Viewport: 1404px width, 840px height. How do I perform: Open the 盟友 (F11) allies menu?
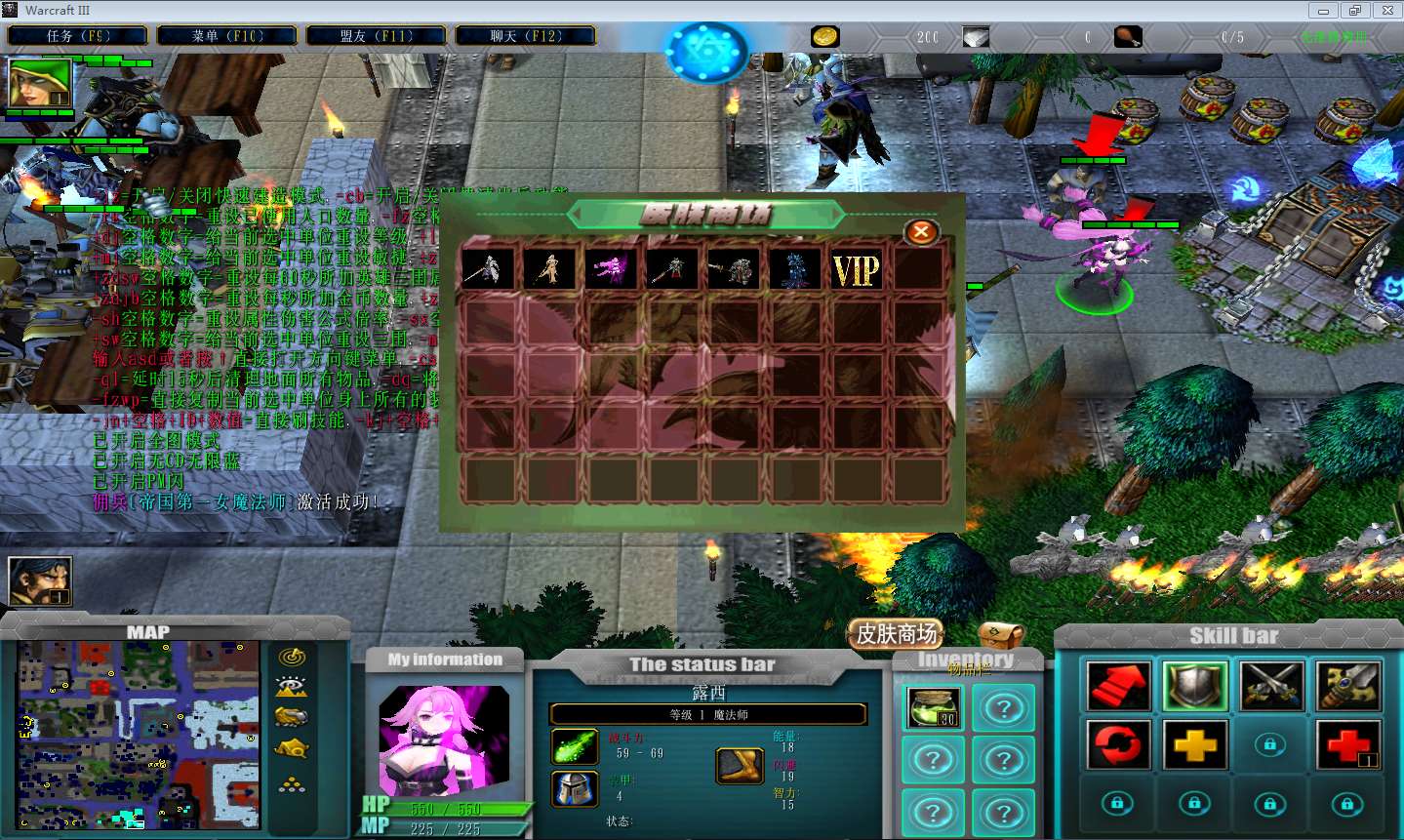coord(377,36)
